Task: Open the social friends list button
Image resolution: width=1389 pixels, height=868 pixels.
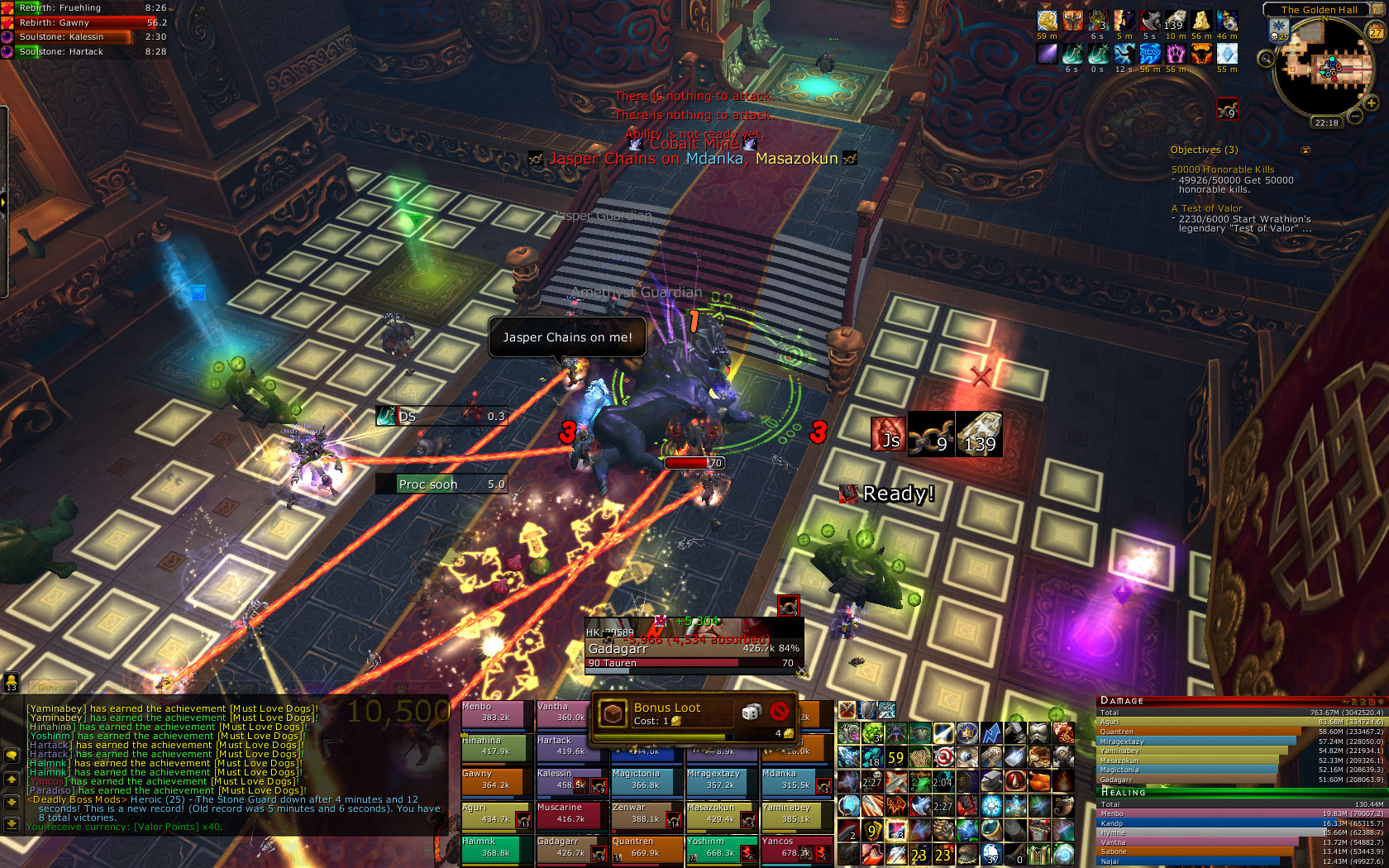Action: [12, 681]
